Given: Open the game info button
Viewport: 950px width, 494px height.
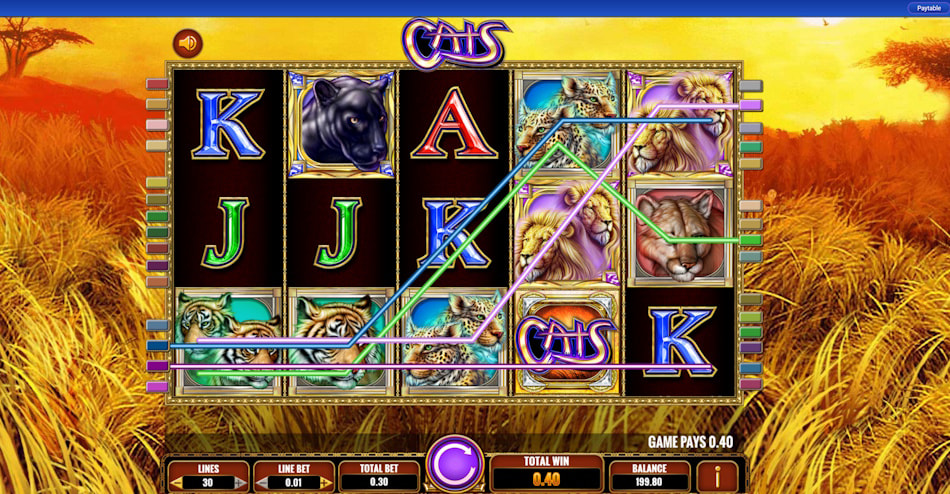Looking at the screenshot, I should point(716,476).
